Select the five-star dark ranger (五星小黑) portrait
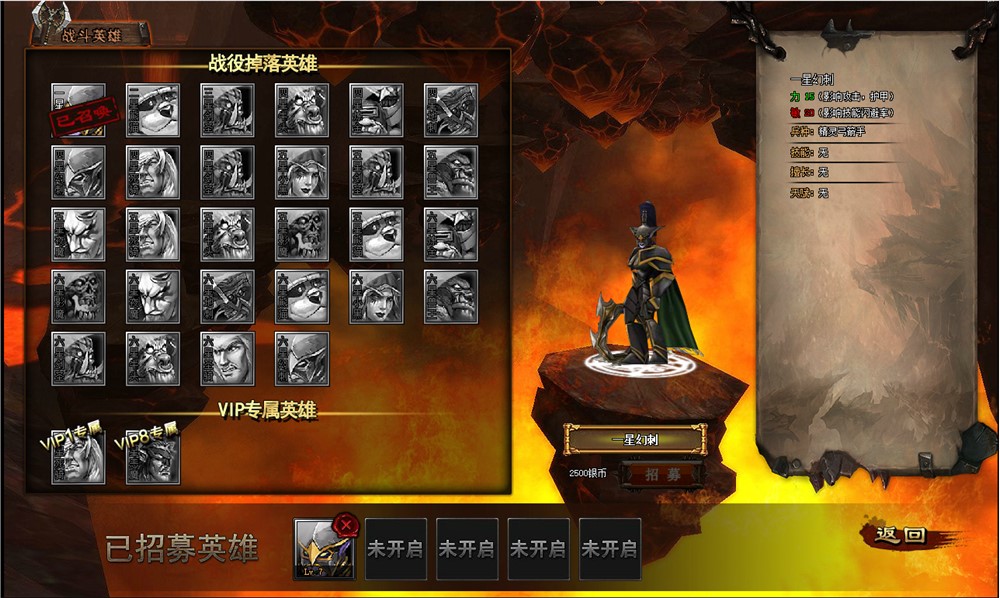Image resolution: width=1000 pixels, height=598 pixels. click(x=302, y=172)
